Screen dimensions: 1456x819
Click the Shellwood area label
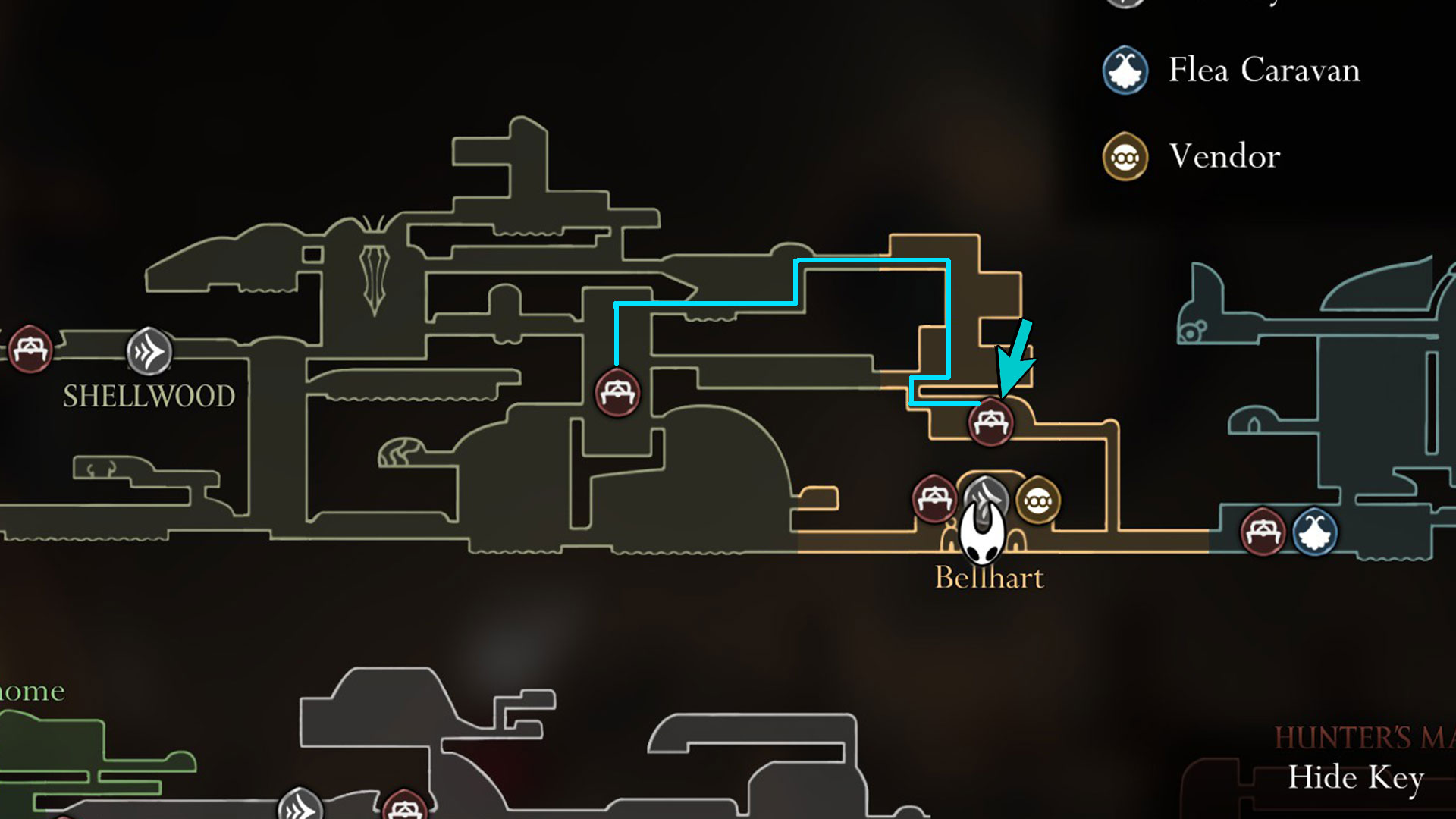(149, 396)
